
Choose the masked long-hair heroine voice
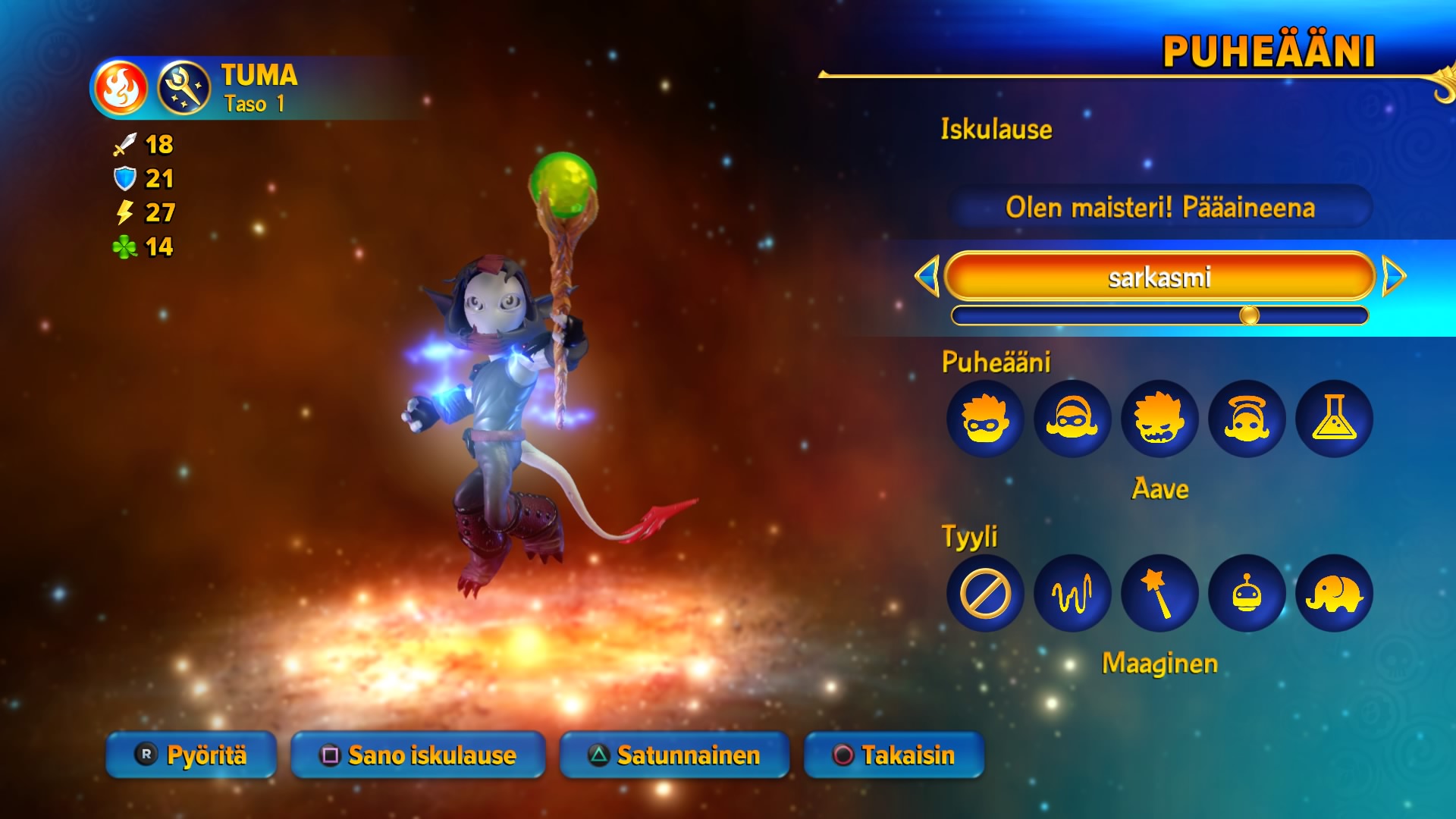point(1072,419)
